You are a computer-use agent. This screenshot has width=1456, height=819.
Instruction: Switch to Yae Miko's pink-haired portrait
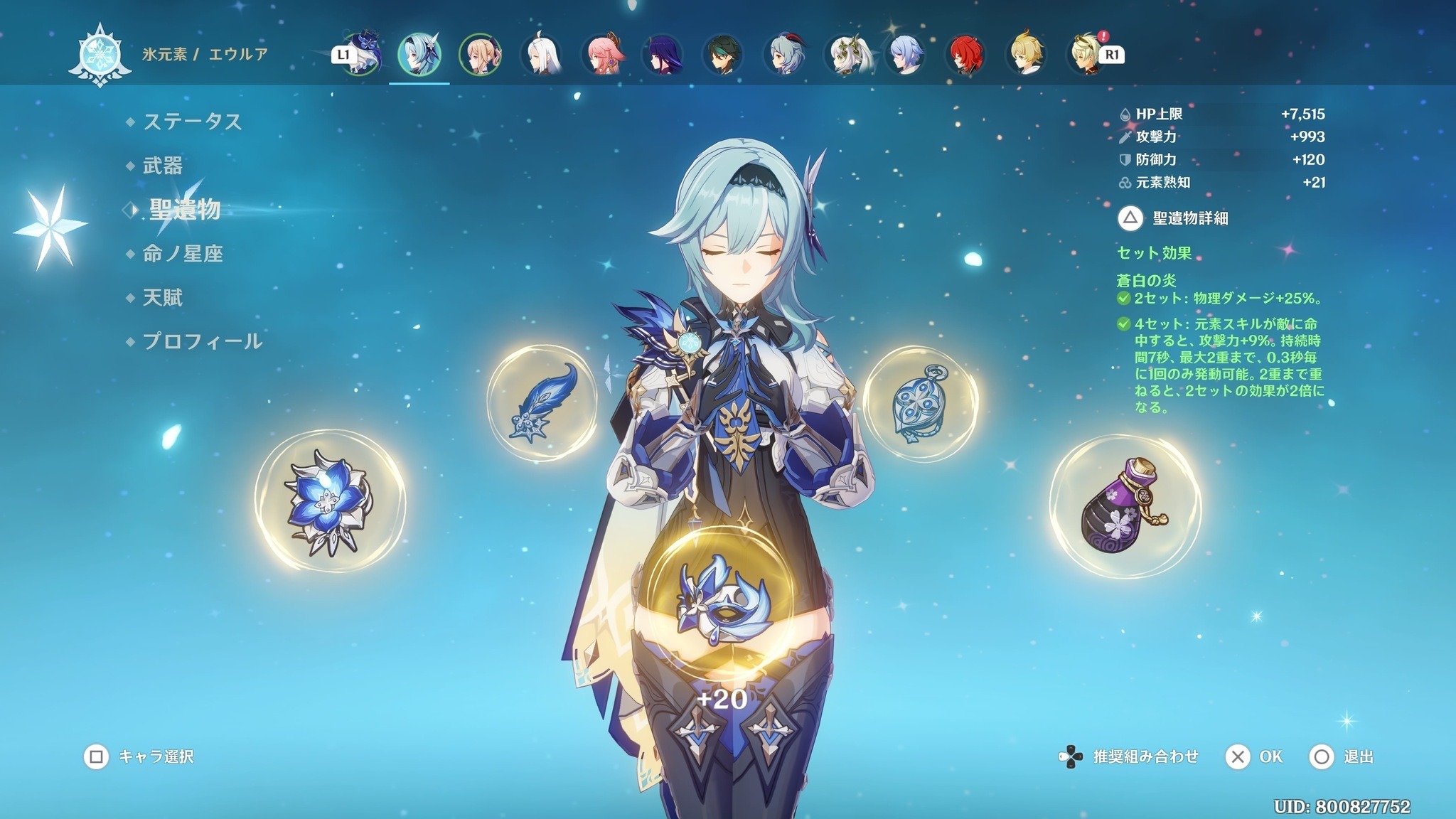(603, 54)
